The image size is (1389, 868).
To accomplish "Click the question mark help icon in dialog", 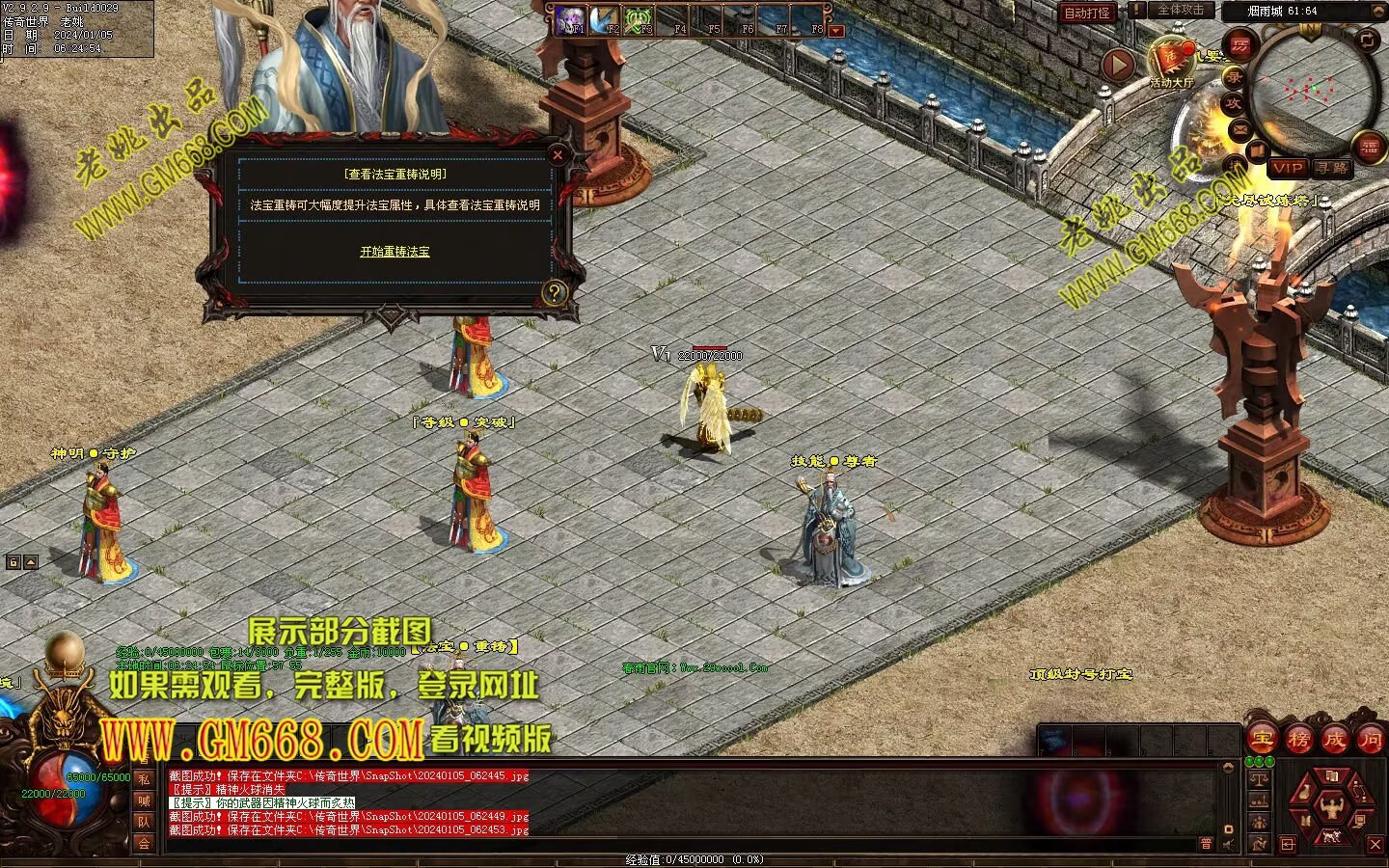I will [x=554, y=292].
